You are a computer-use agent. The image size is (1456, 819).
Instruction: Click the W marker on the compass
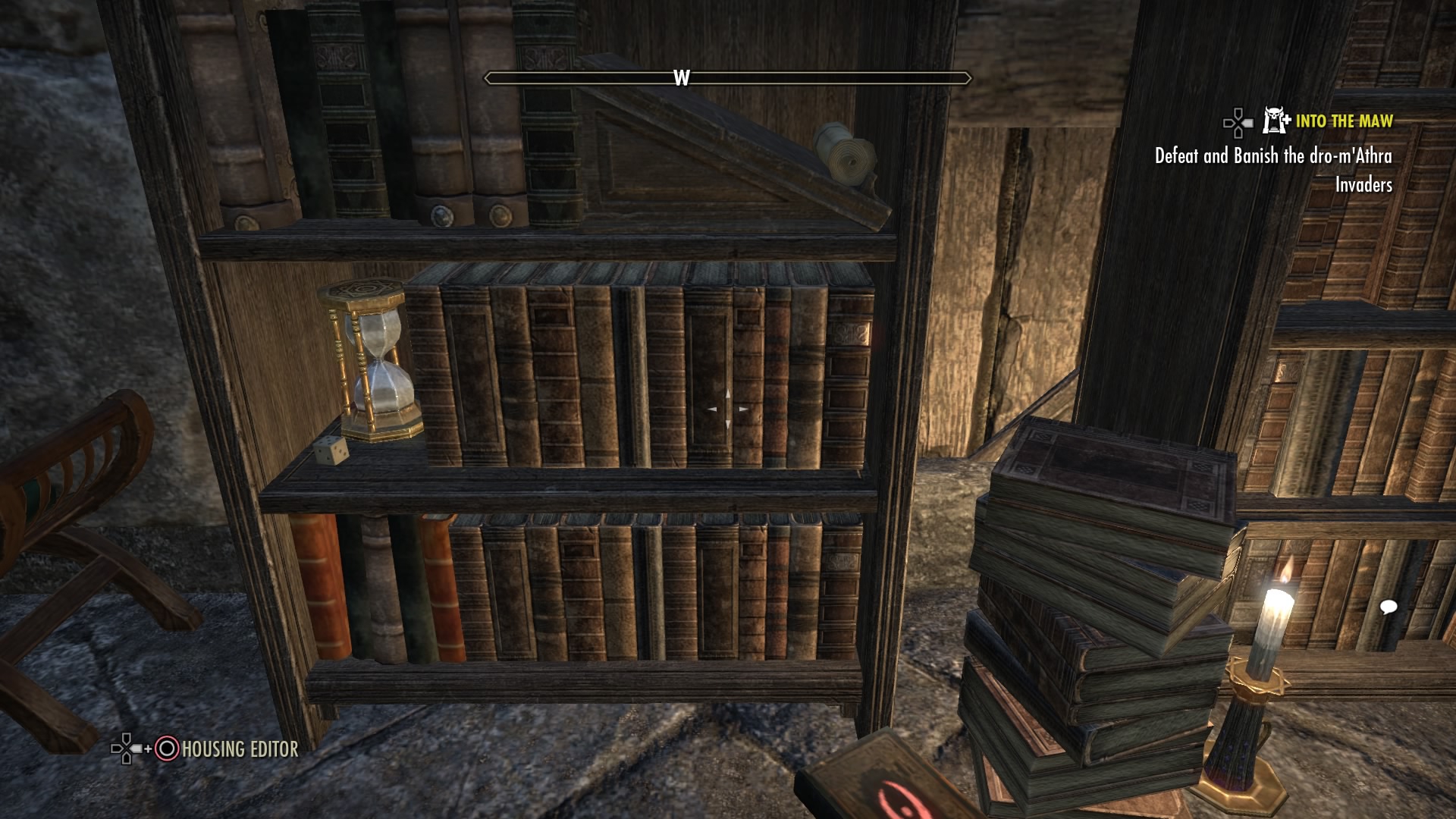pos(682,76)
